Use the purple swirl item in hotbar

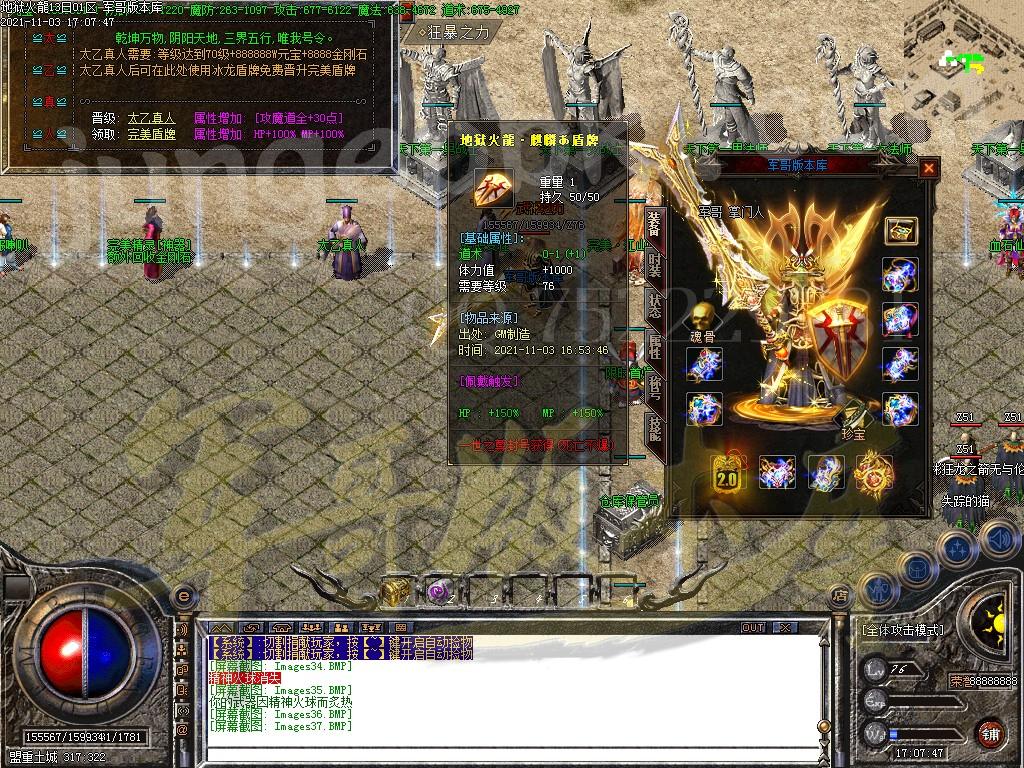point(438,591)
